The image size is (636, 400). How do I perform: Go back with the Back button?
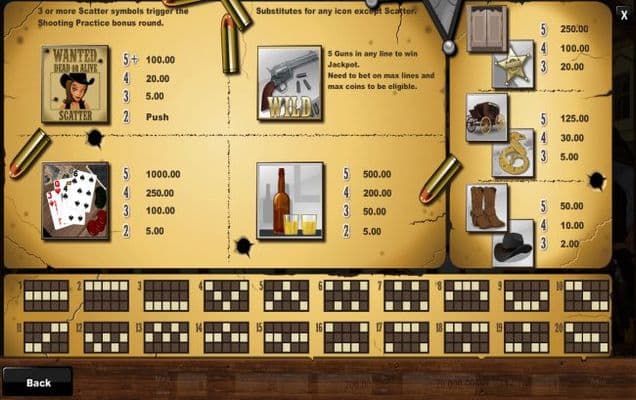[x=37, y=382]
